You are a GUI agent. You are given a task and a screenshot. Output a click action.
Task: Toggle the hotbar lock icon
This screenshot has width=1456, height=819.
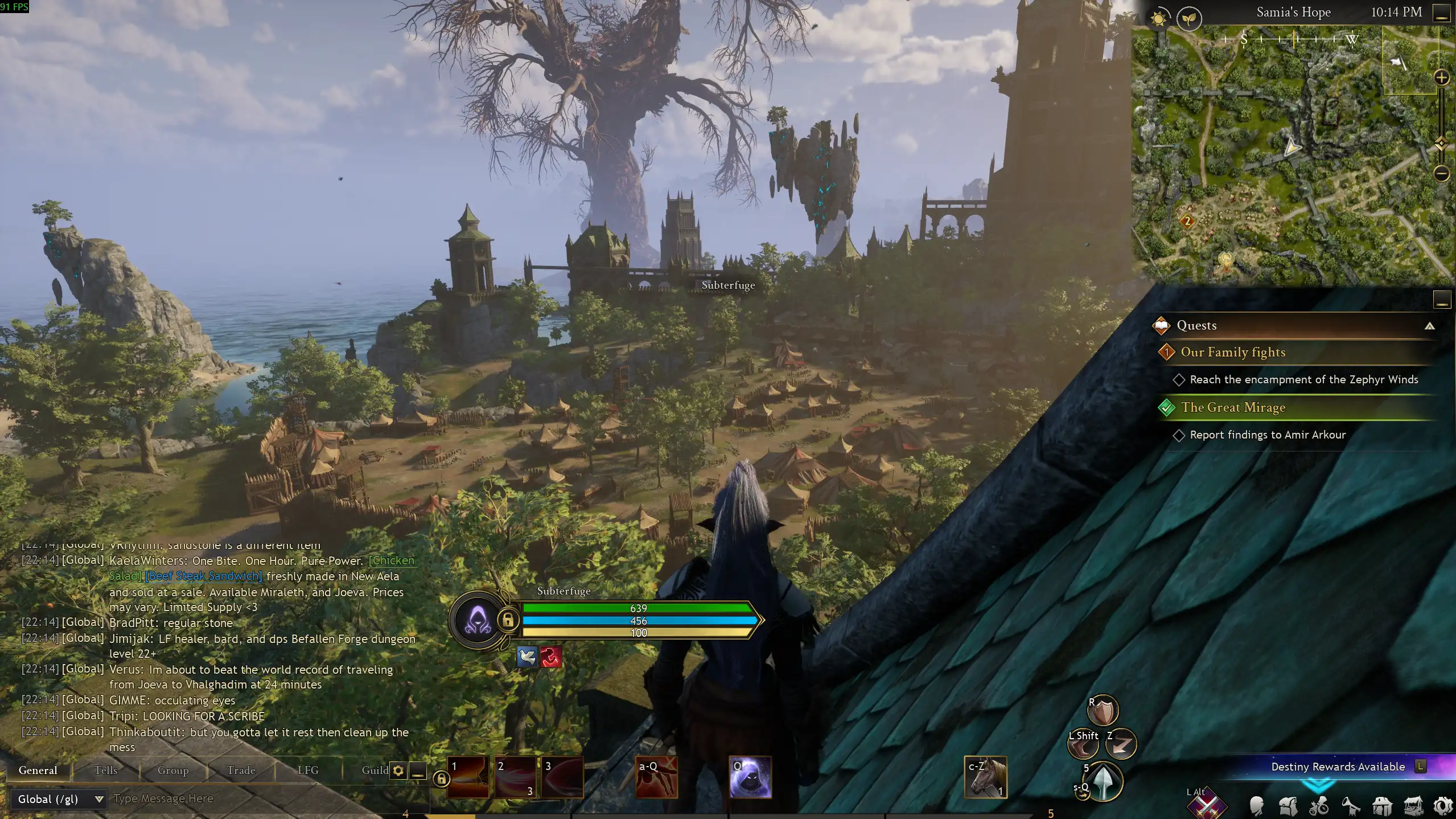pyautogui.click(x=441, y=778)
